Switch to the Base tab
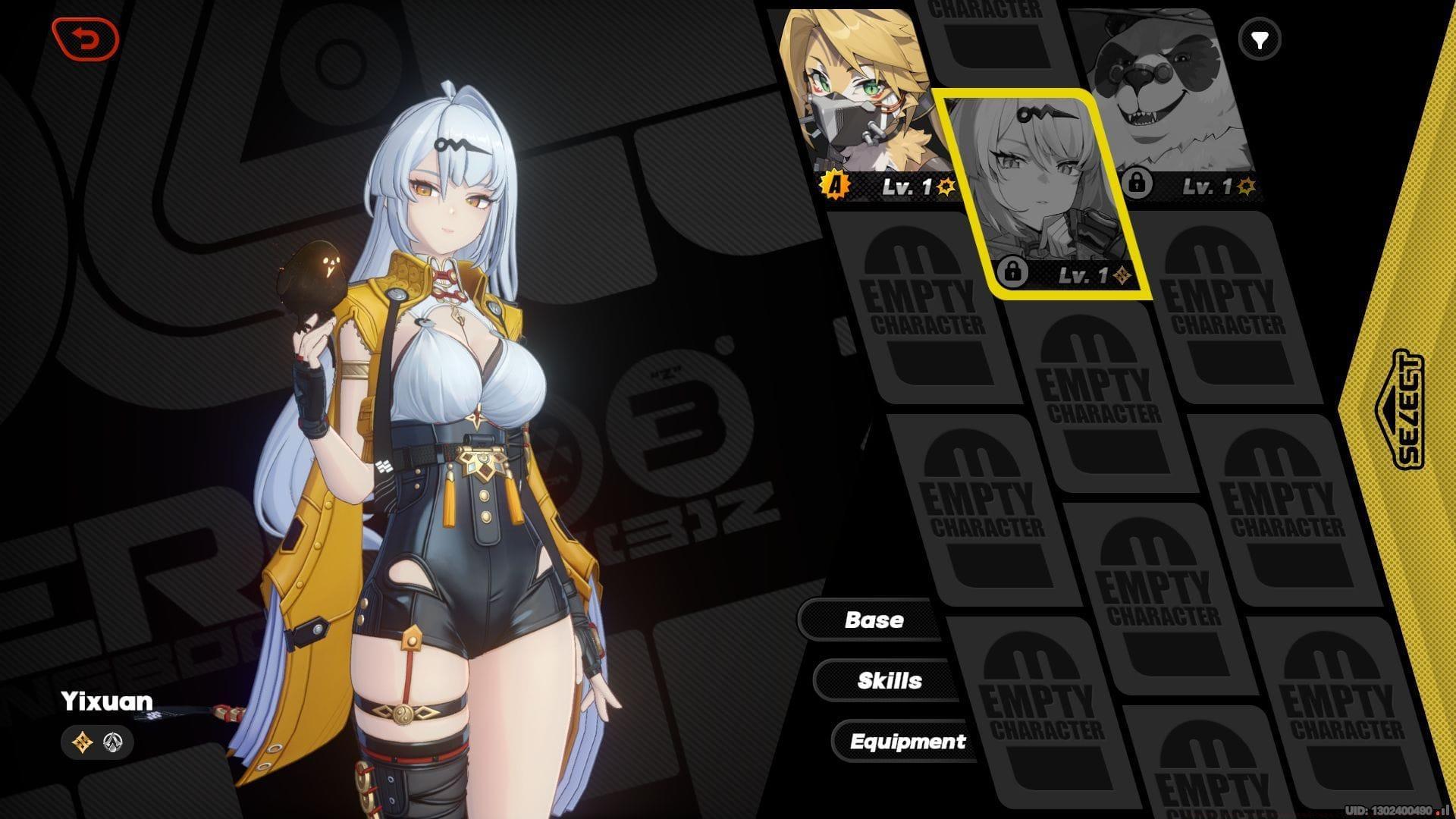 point(874,620)
